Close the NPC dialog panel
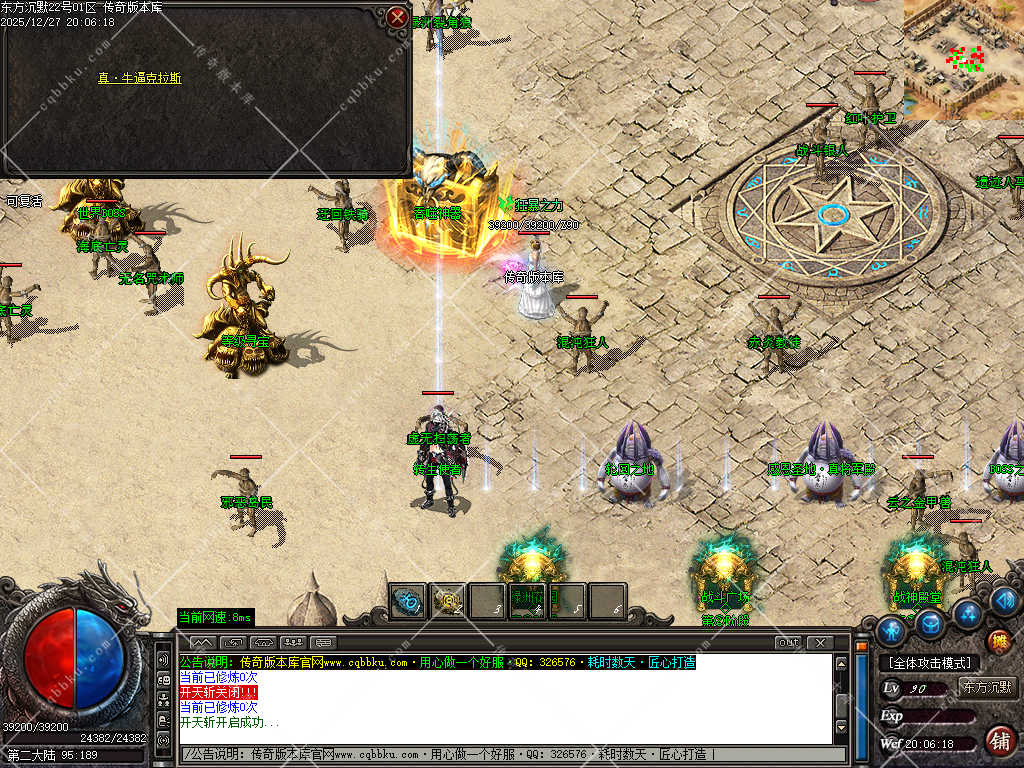Screen dimensions: 1024x768 397,17
